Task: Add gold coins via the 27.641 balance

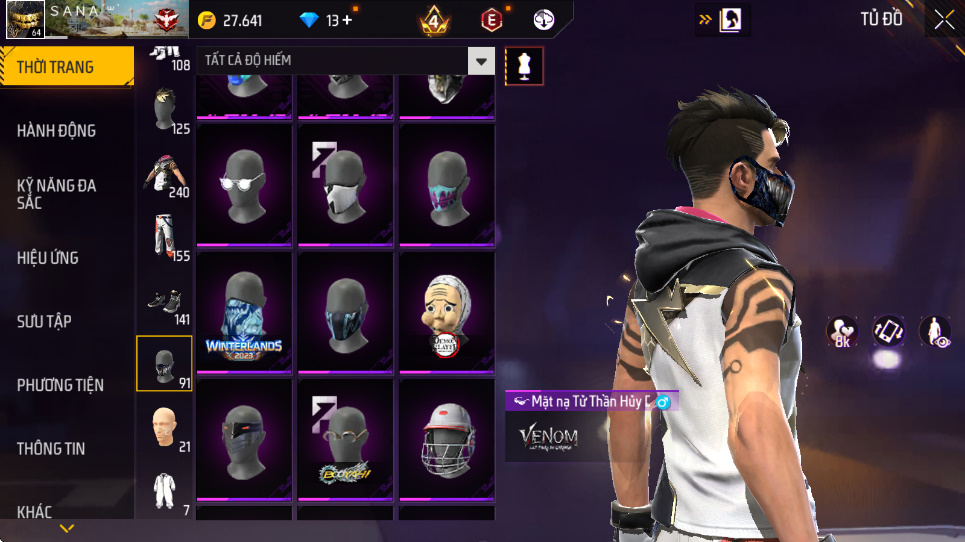Action: click(x=230, y=20)
